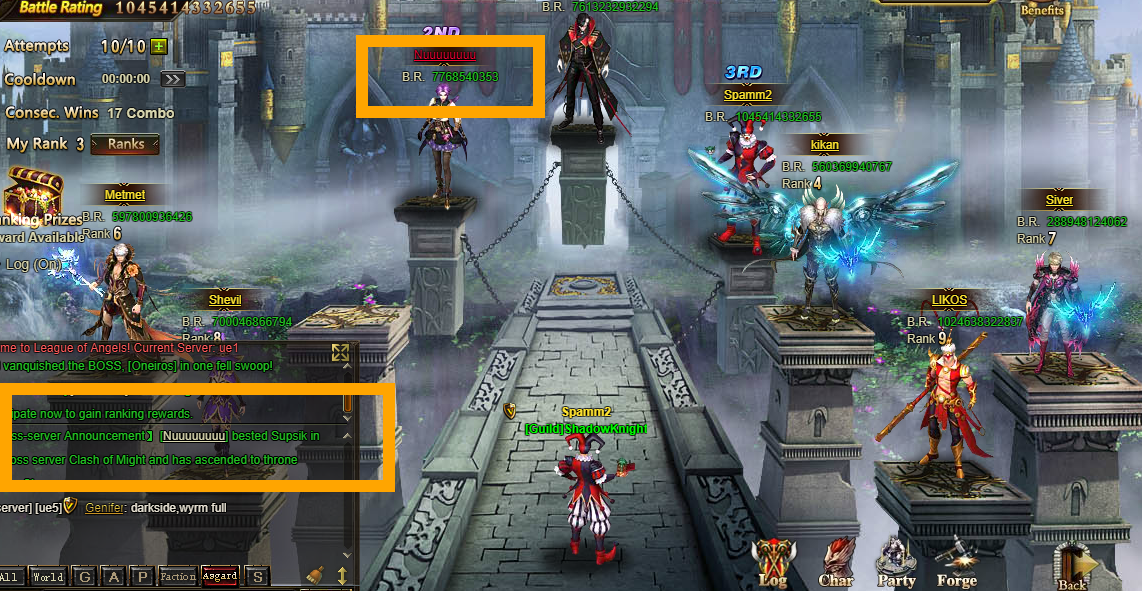Open the Char character menu

(836, 561)
